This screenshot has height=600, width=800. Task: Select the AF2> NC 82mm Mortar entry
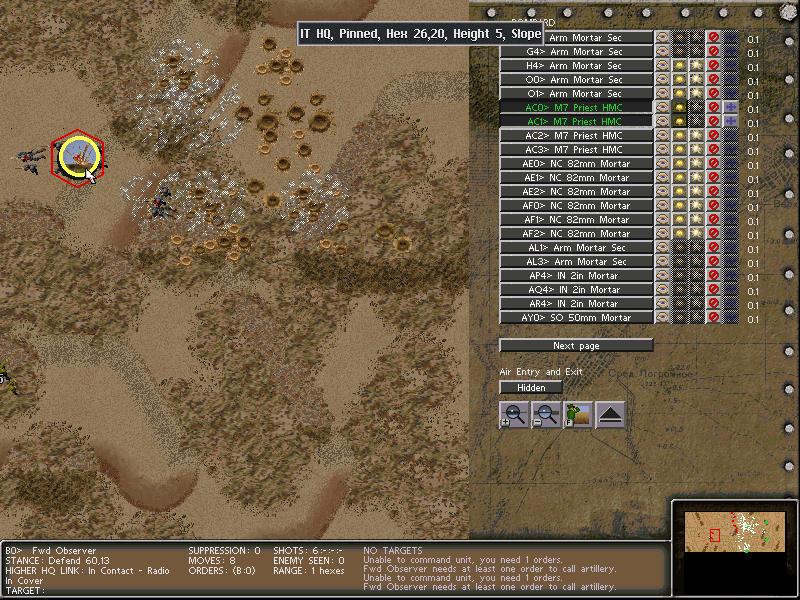tap(576, 234)
